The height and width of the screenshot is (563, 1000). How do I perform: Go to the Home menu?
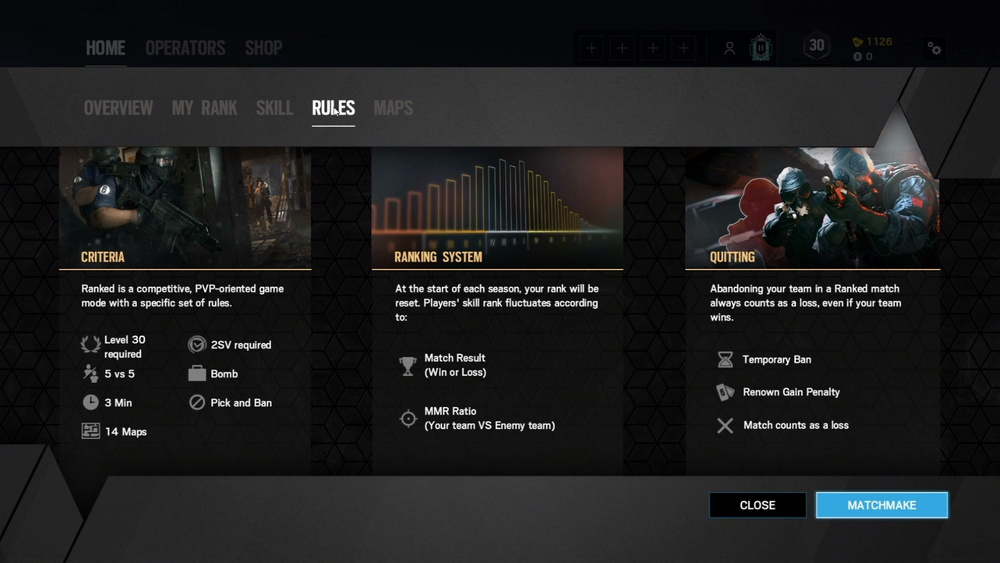coord(105,48)
